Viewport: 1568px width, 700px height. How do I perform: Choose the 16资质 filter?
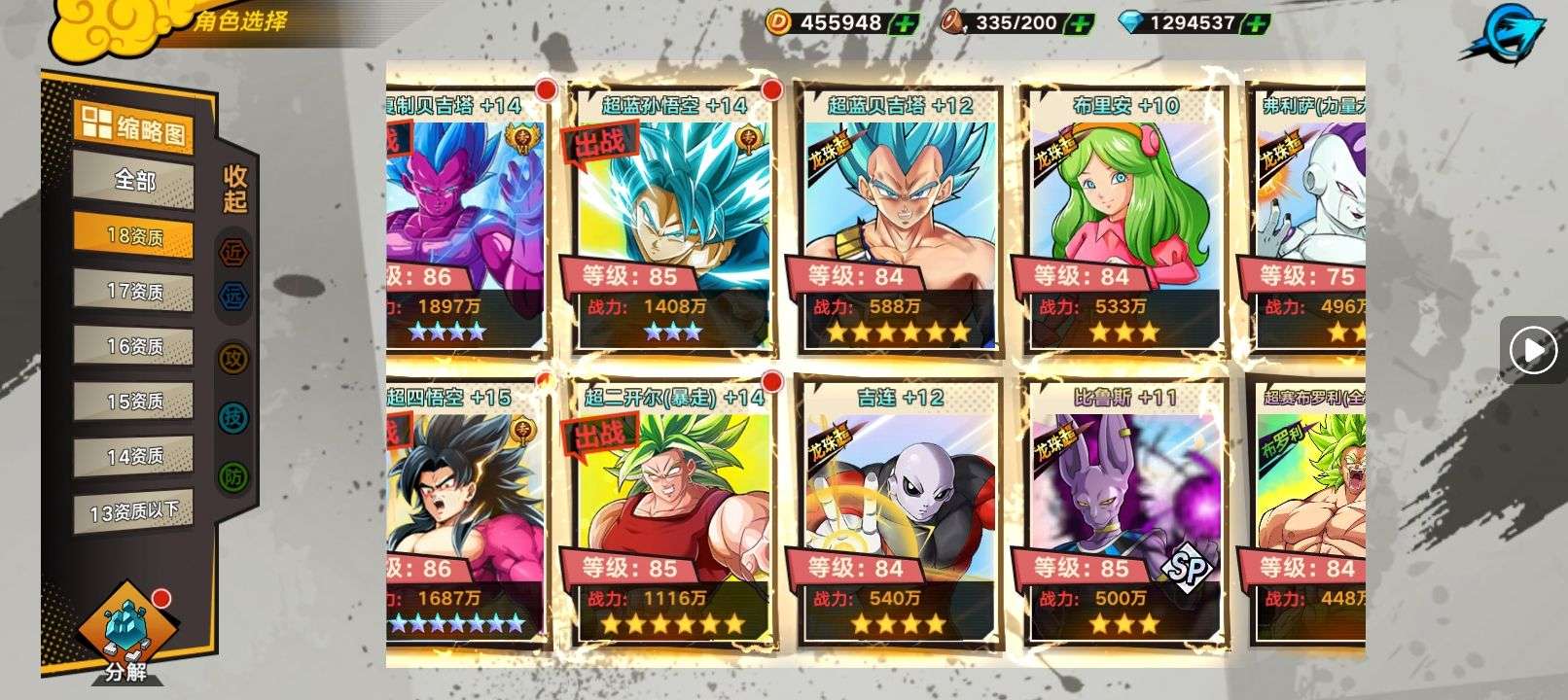click(134, 346)
